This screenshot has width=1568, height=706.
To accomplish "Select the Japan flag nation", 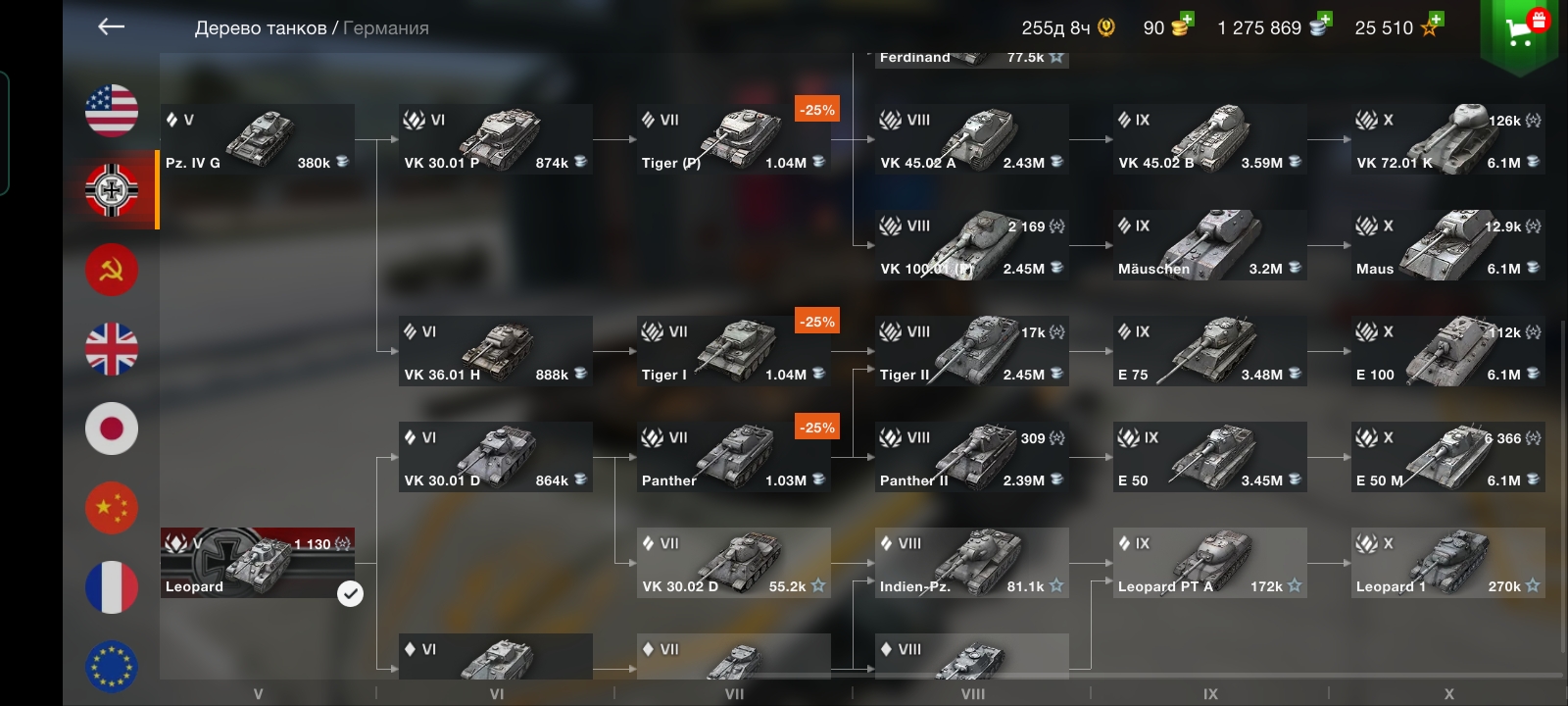I will [x=112, y=429].
